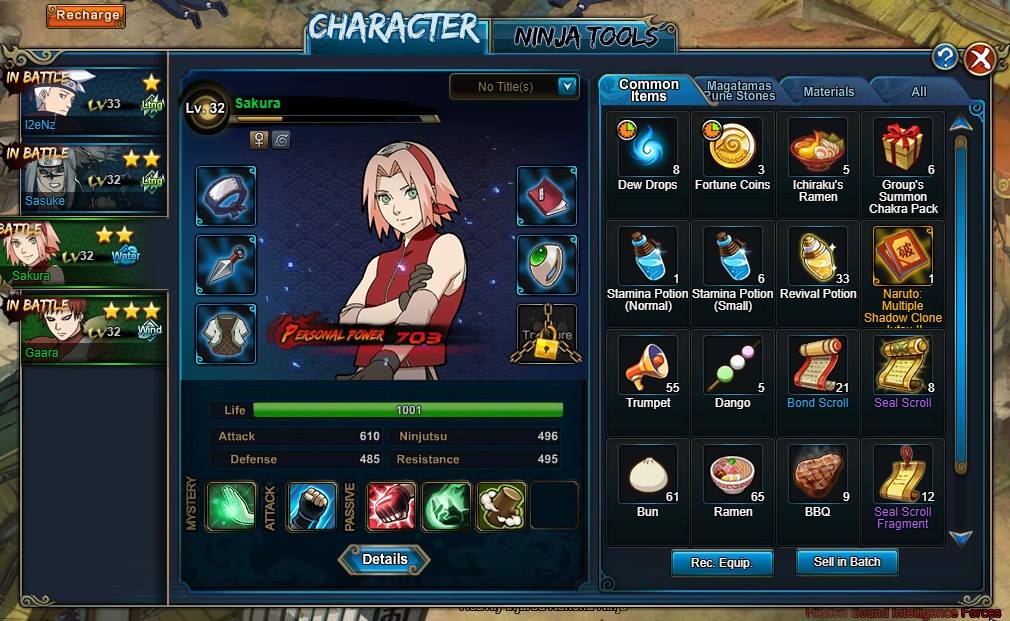
Task: Open the help question mark button
Action: tap(944, 57)
